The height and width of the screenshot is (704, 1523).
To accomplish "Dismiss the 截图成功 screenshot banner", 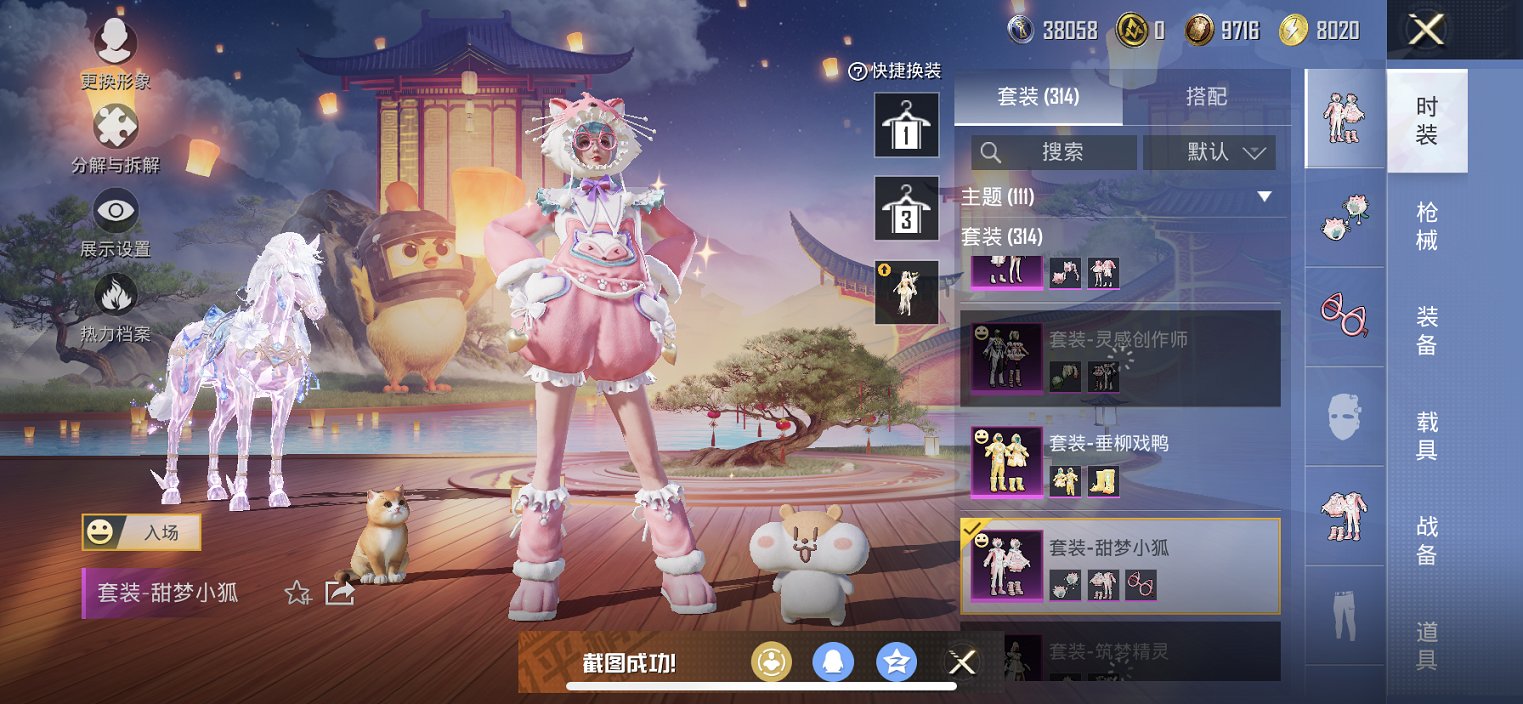I will point(962,662).
